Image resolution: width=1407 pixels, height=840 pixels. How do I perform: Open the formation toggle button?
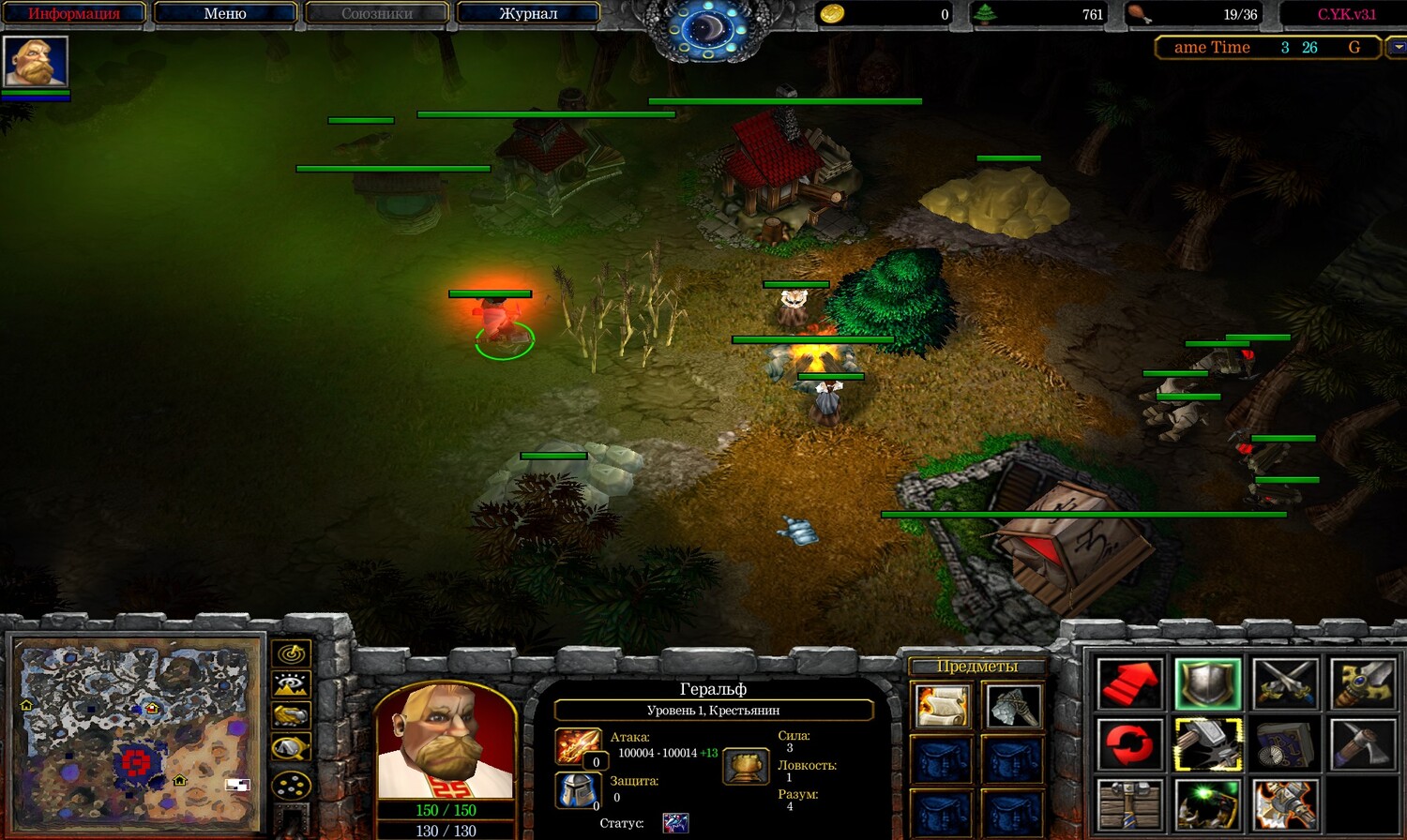(x=291, y=784)
